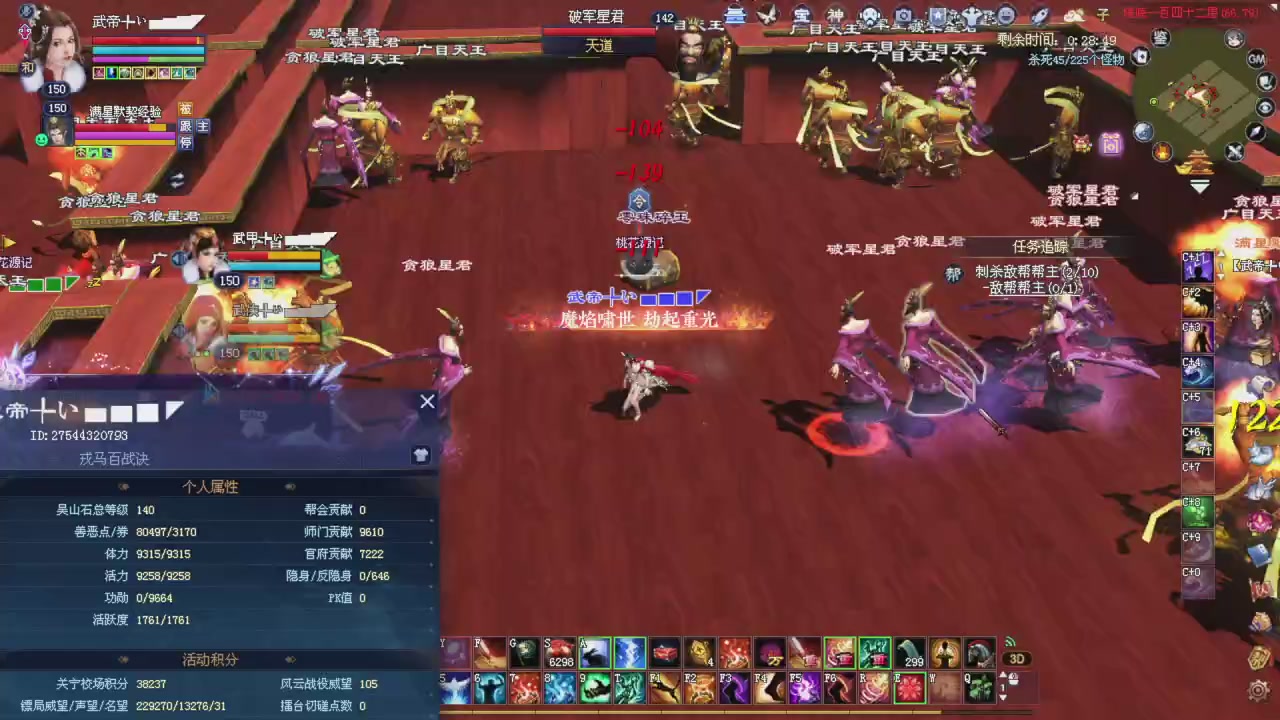Expand the 活动积分 section header
The image size is (1280, 720).
click(x=210, y=659)
